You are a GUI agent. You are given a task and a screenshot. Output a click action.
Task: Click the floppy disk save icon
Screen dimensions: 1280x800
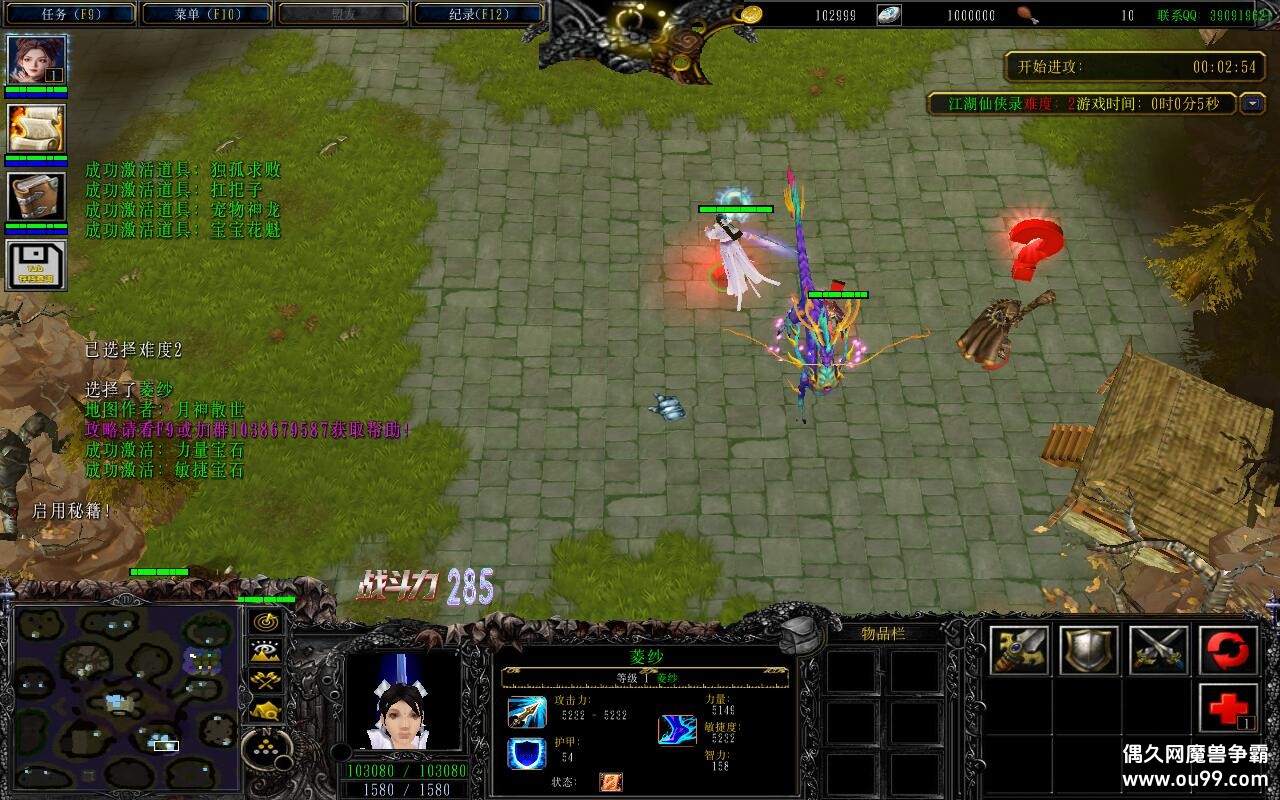pos(37,264)
